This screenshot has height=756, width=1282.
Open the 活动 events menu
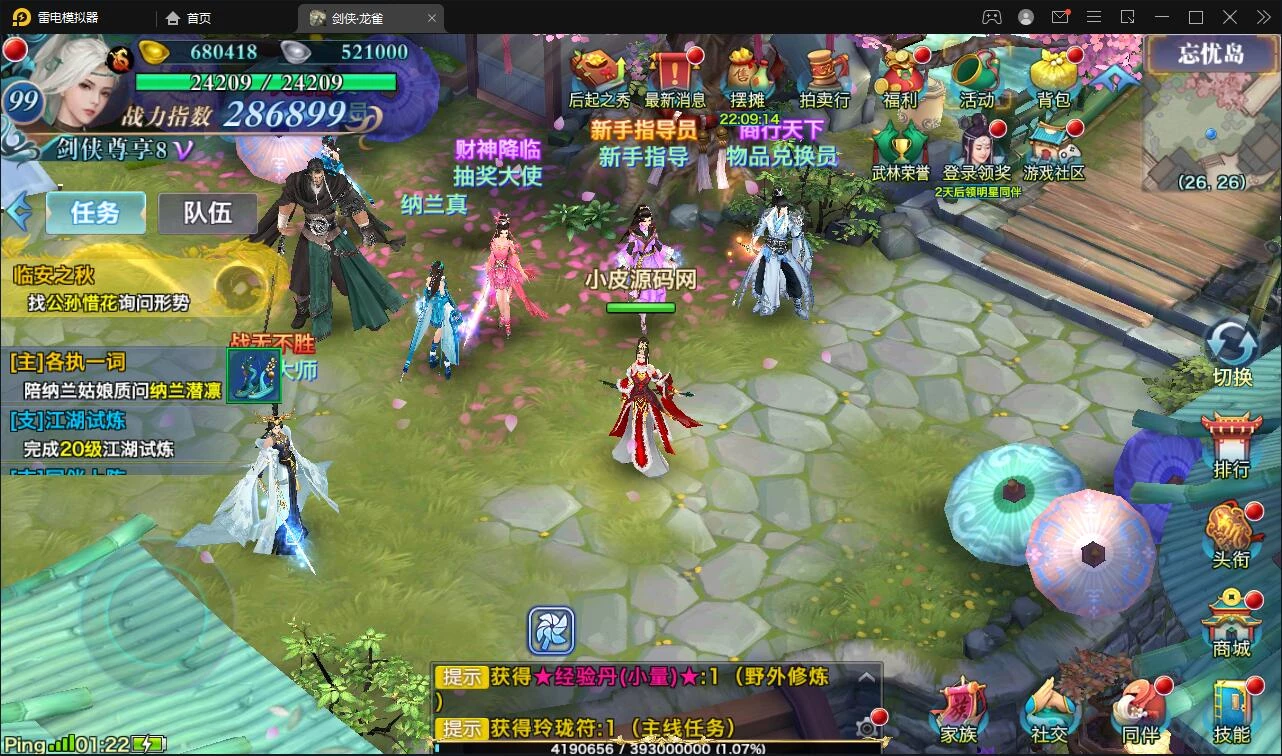pos(977,75)
